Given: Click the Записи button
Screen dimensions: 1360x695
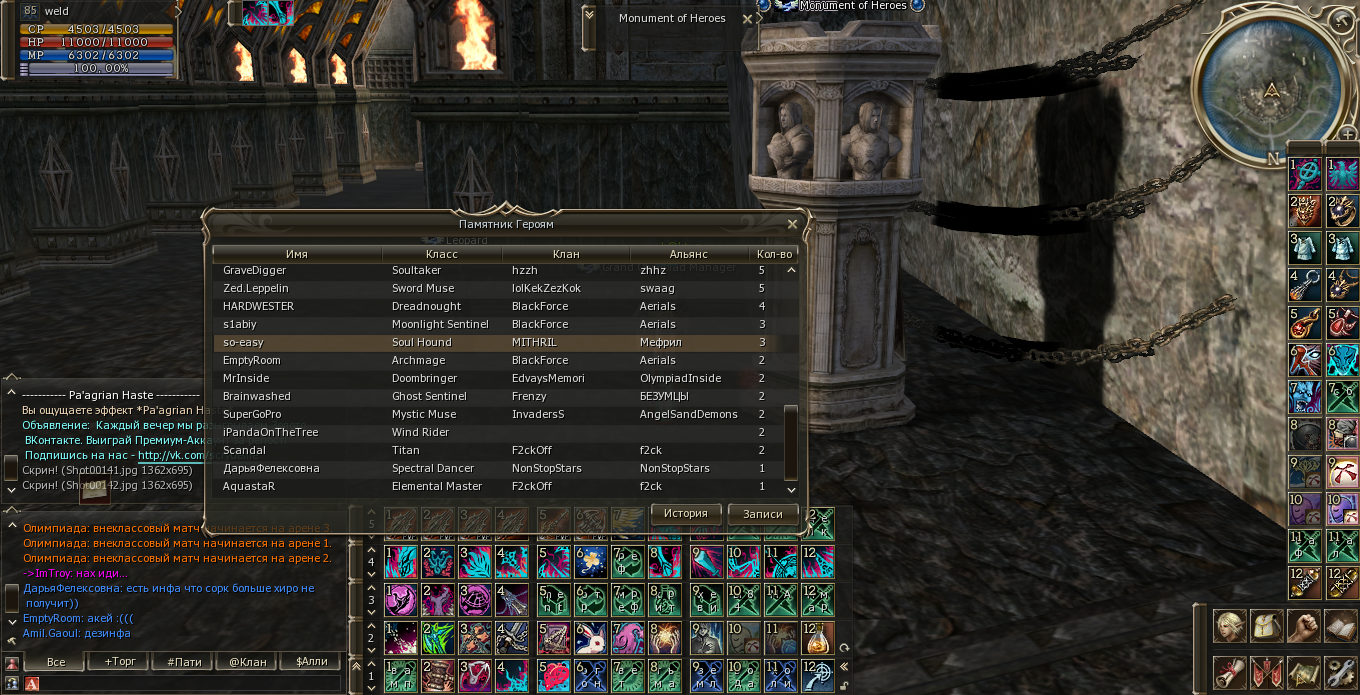Looking at the screenshot, I should point(762,513).
